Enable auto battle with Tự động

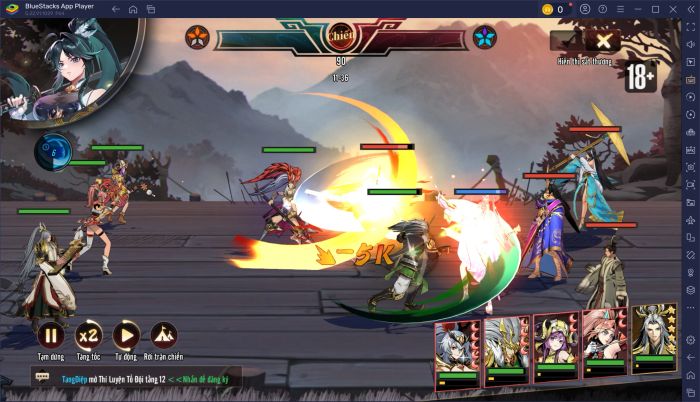pyautogui.click(x=126, y=336)
